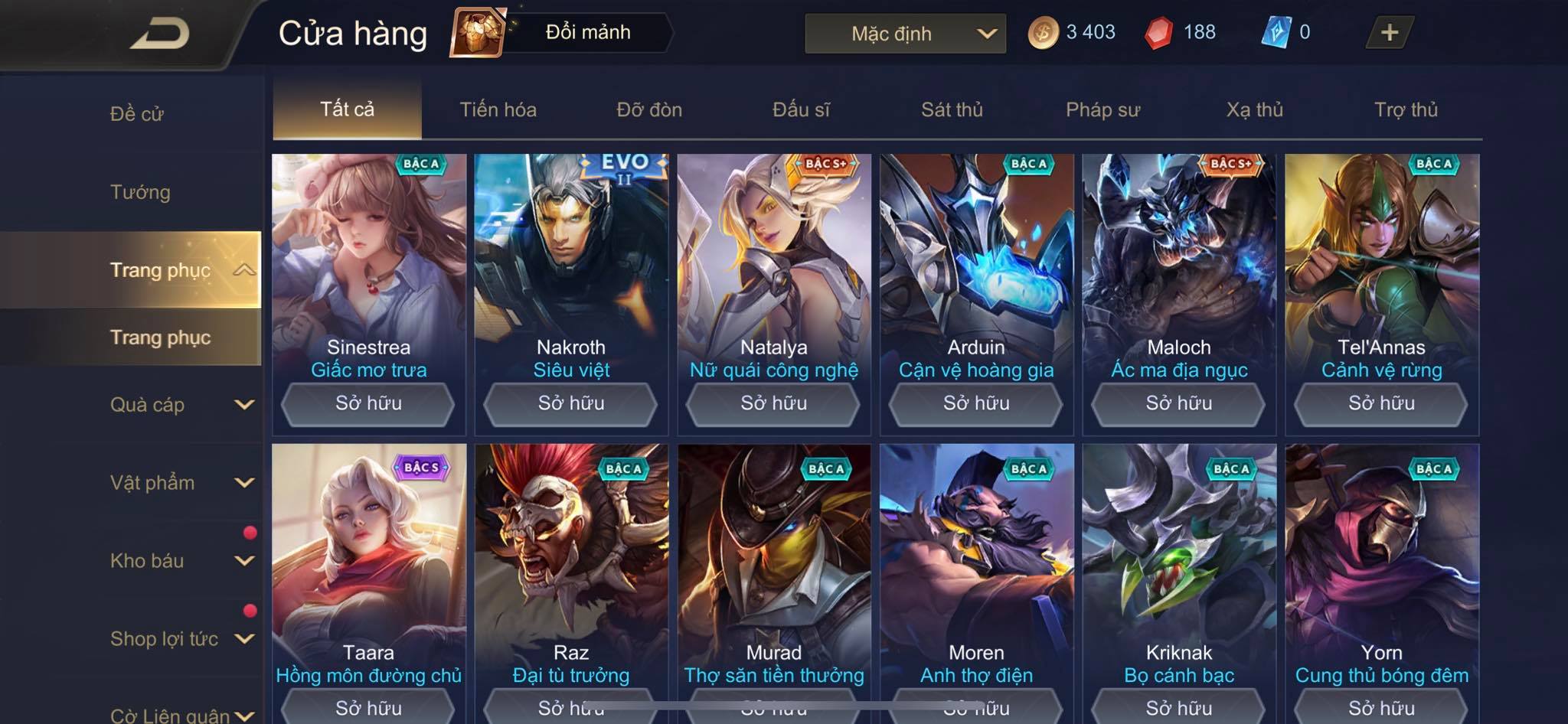1568x724 pixels.
Task: Expand Shop lợi tức menu
Action: click(x=180, y=639)
